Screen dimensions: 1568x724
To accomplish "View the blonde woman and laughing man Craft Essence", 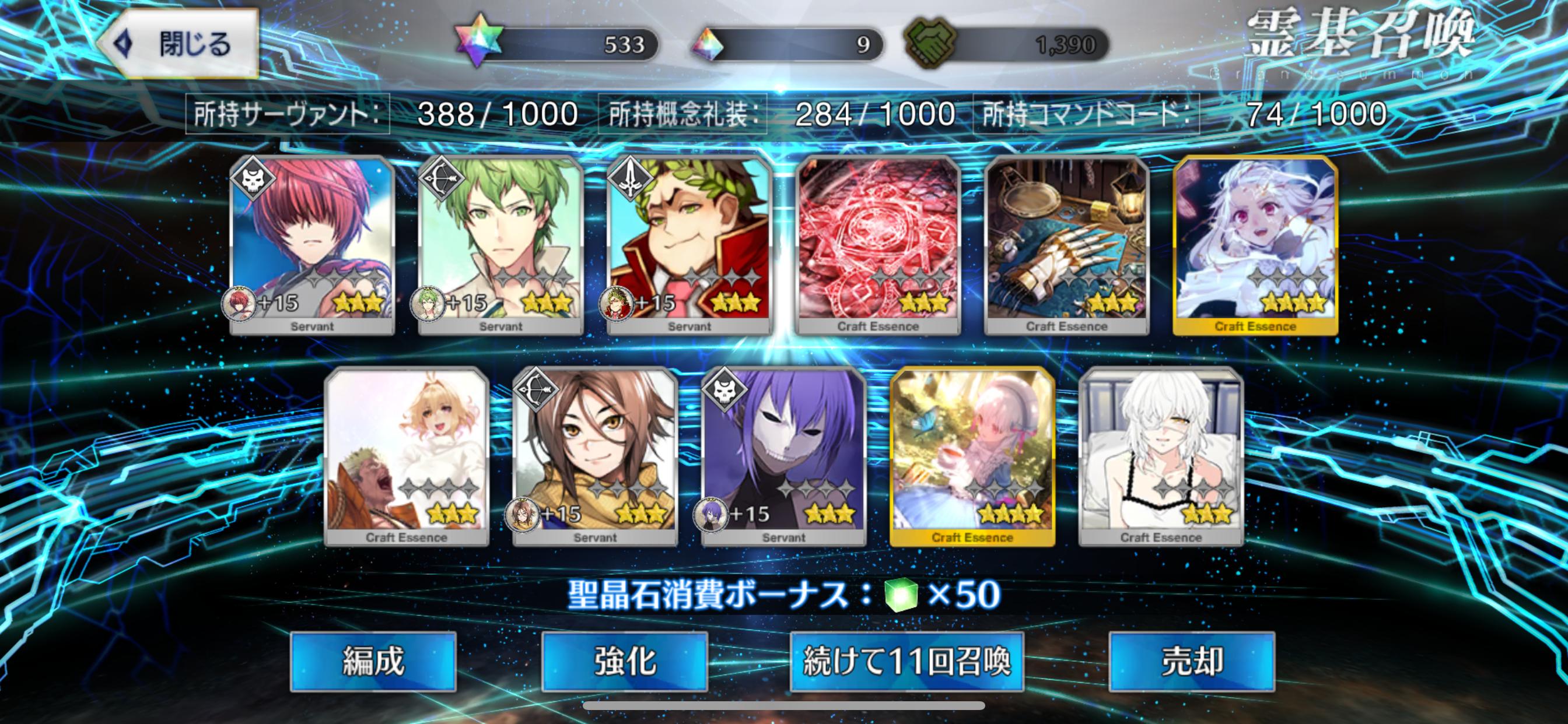I will click(x=407, y=455).
